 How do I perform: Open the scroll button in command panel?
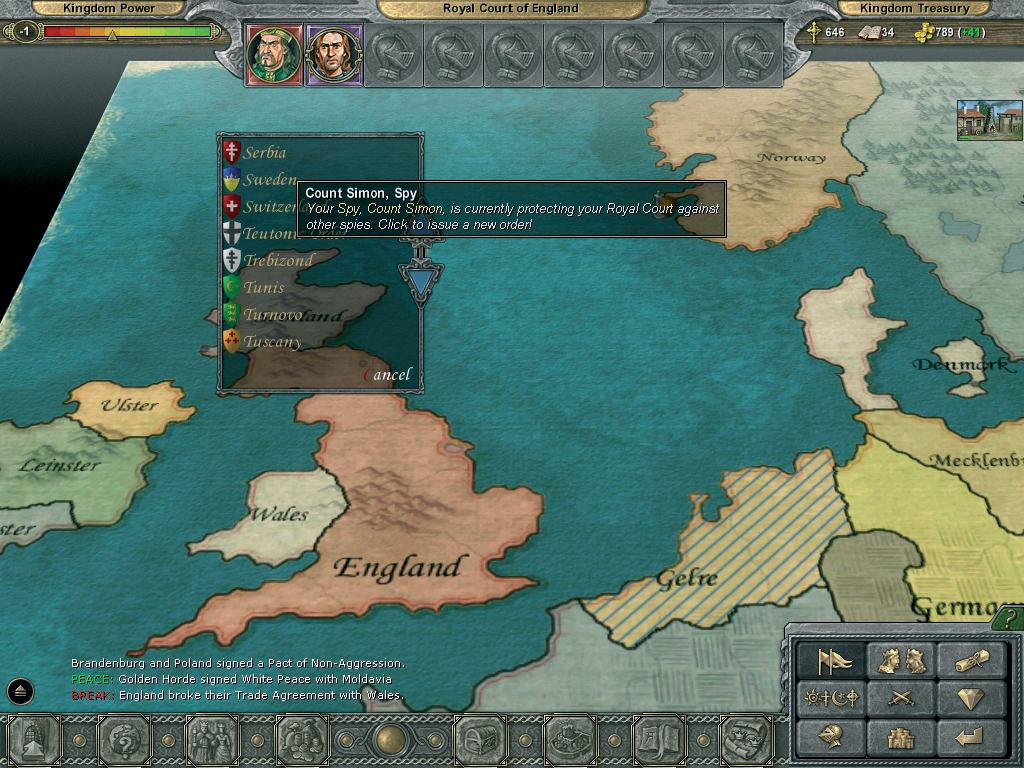(969, 661)
